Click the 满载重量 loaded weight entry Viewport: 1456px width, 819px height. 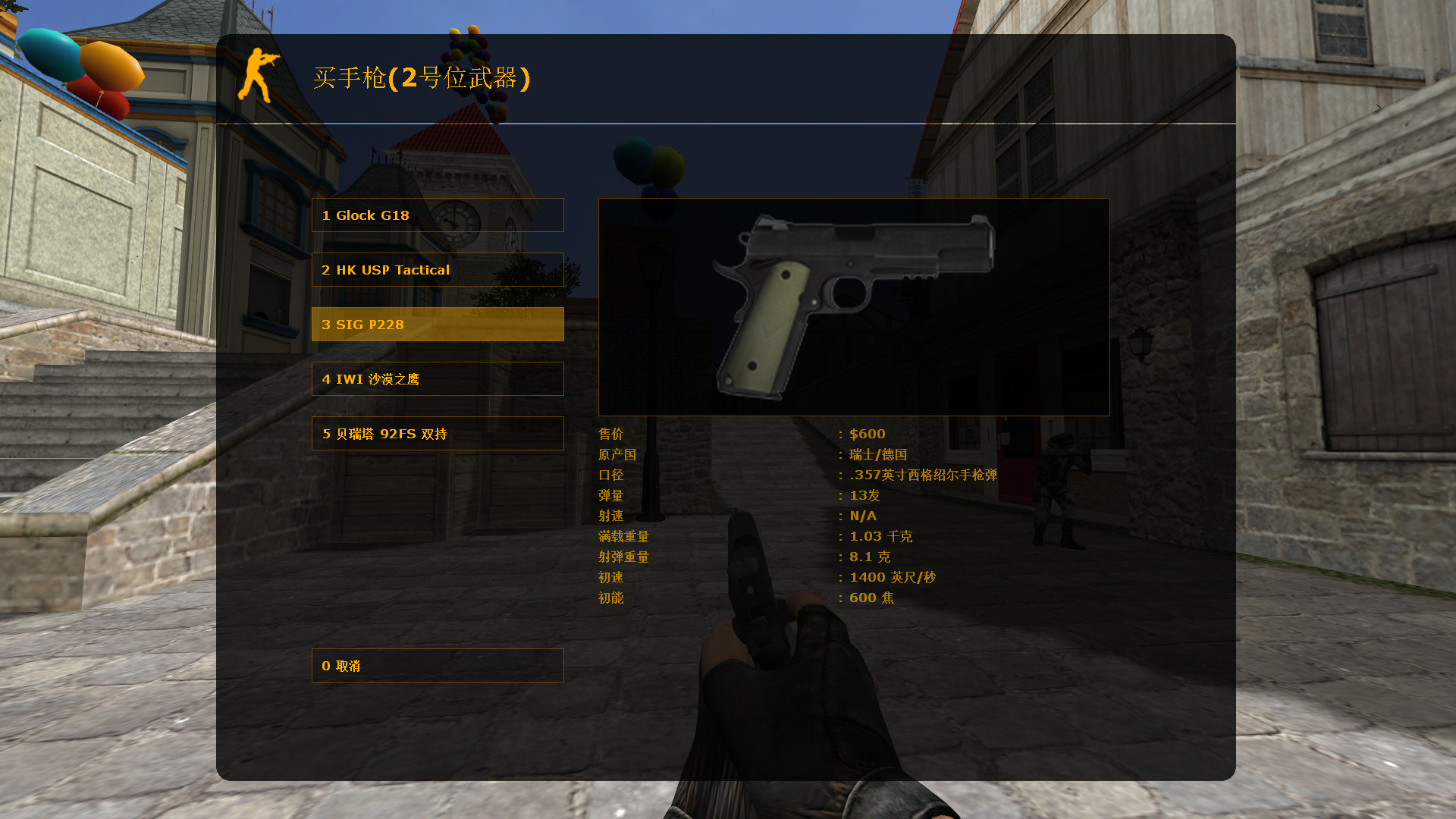click(623, 536)
